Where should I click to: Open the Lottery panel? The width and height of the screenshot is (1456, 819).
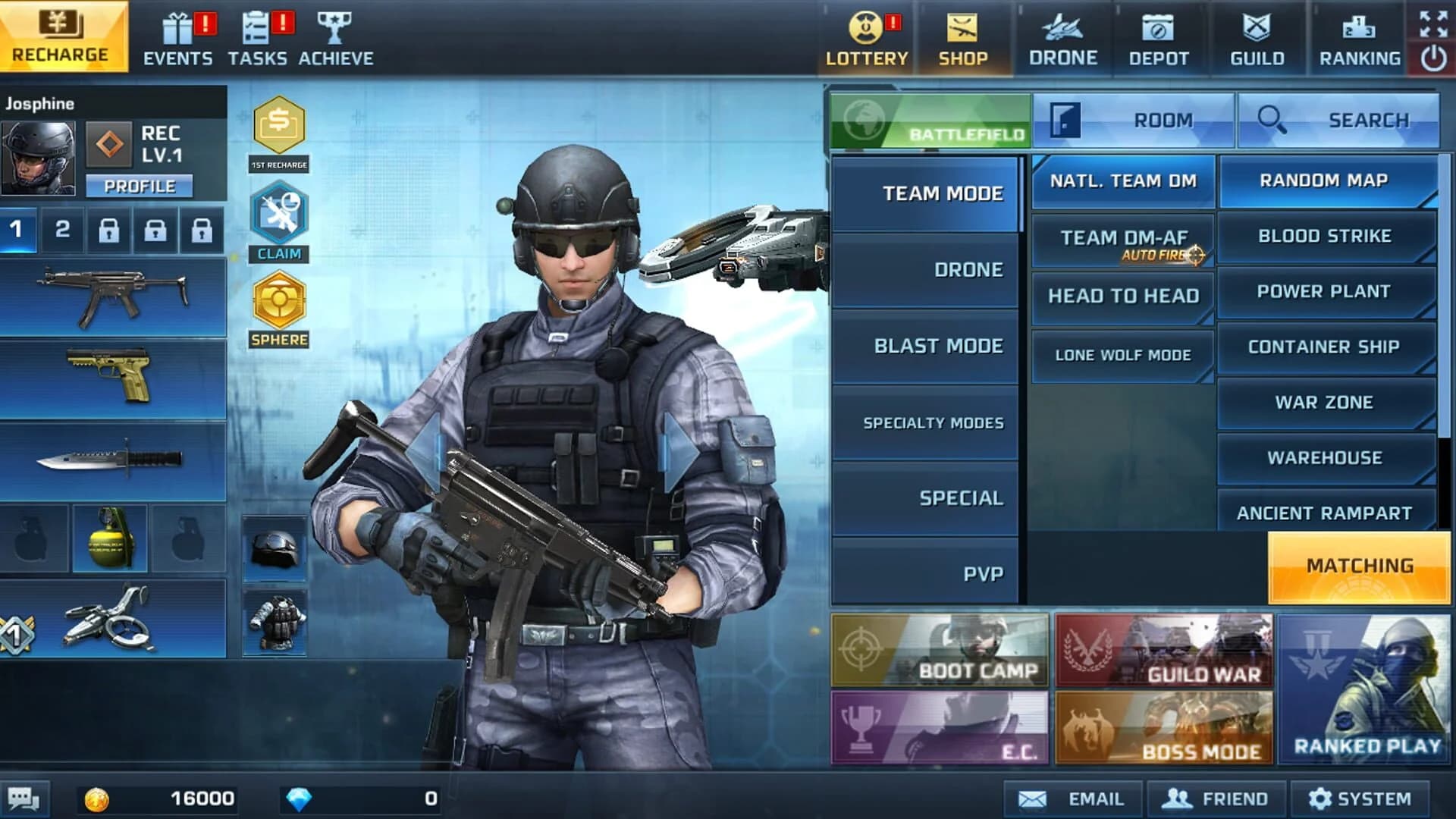coord(864,38)
